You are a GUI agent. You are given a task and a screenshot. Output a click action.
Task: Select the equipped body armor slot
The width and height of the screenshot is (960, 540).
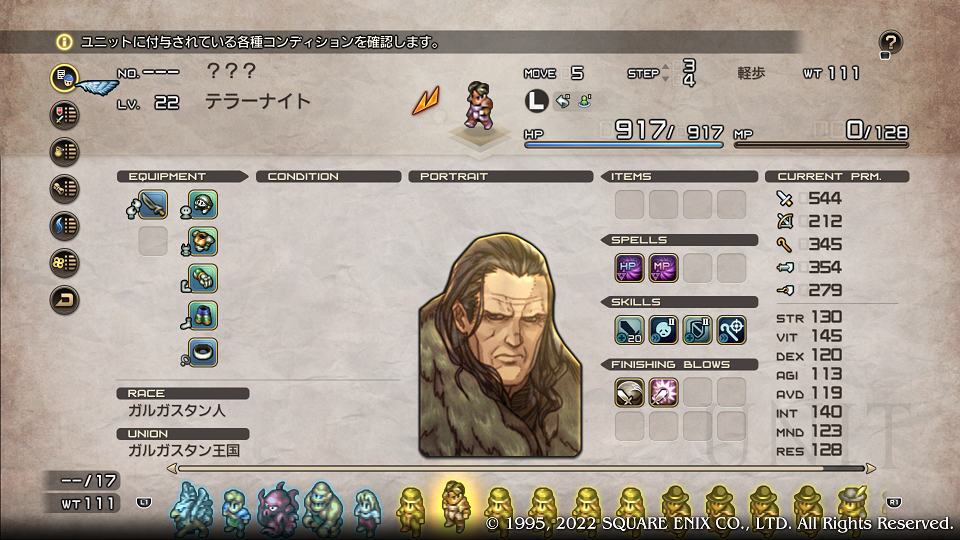coord(203,241)
